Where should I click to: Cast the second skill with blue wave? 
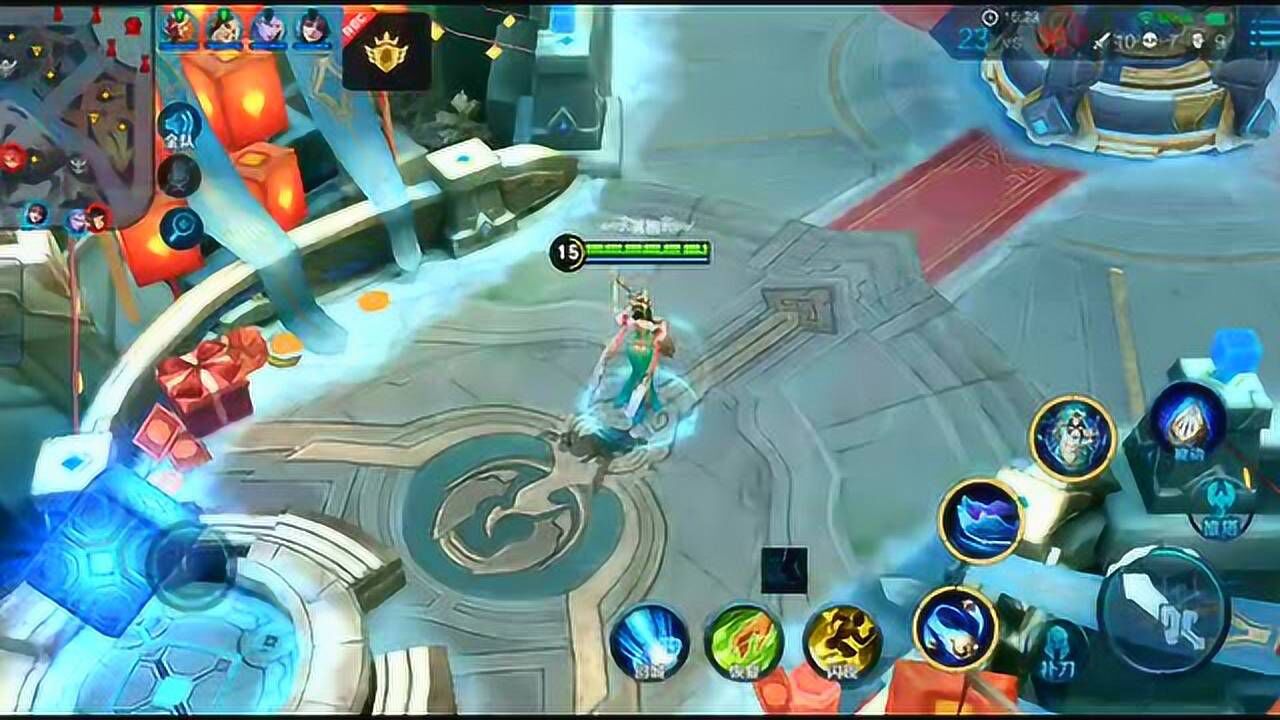point(981,520)
